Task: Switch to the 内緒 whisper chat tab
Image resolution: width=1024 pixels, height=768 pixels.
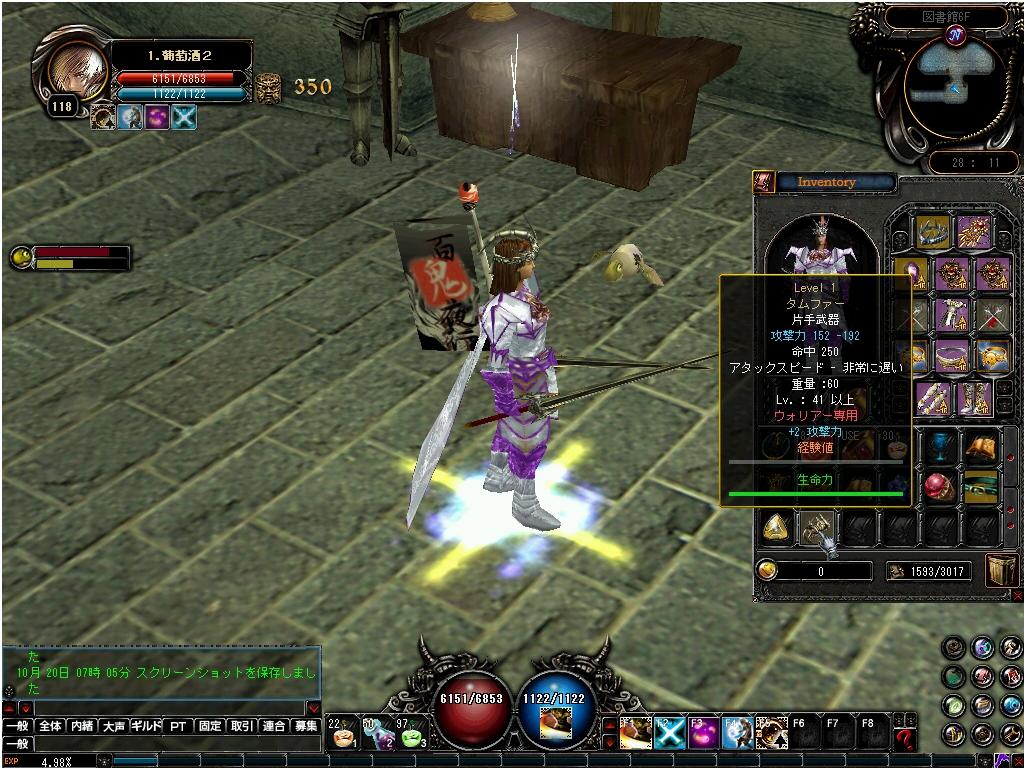Action: pyautogui.click(x=82, y=726)
